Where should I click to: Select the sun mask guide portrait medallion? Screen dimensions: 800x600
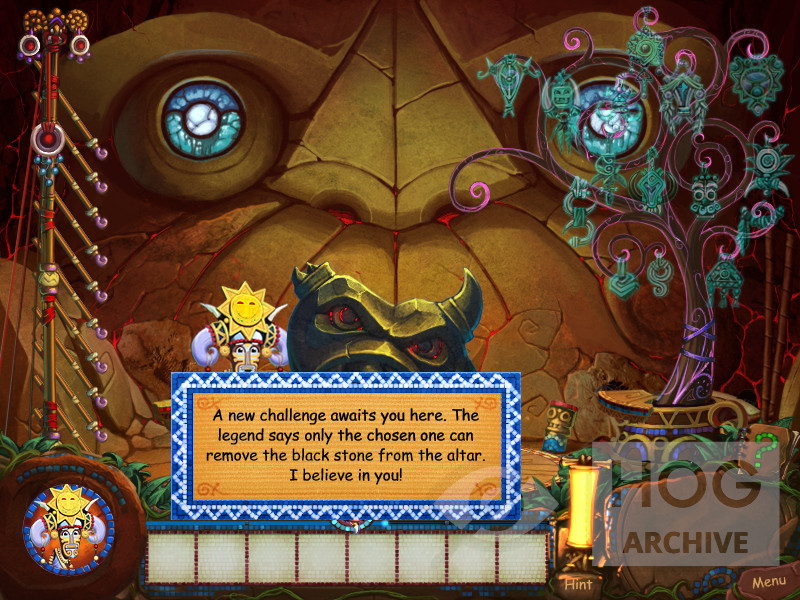tap(69, 529)
